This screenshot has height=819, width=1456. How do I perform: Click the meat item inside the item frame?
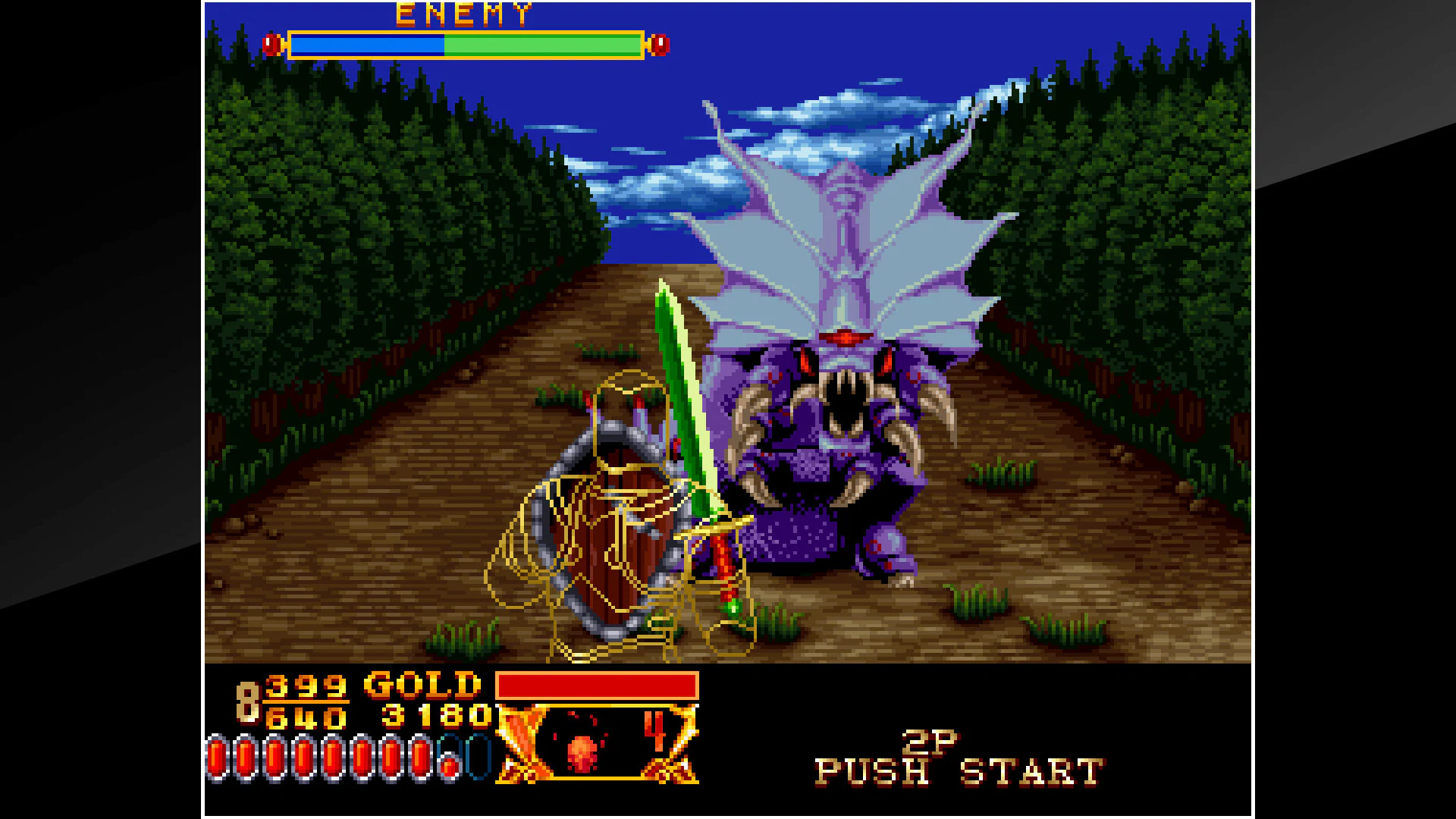583,752
